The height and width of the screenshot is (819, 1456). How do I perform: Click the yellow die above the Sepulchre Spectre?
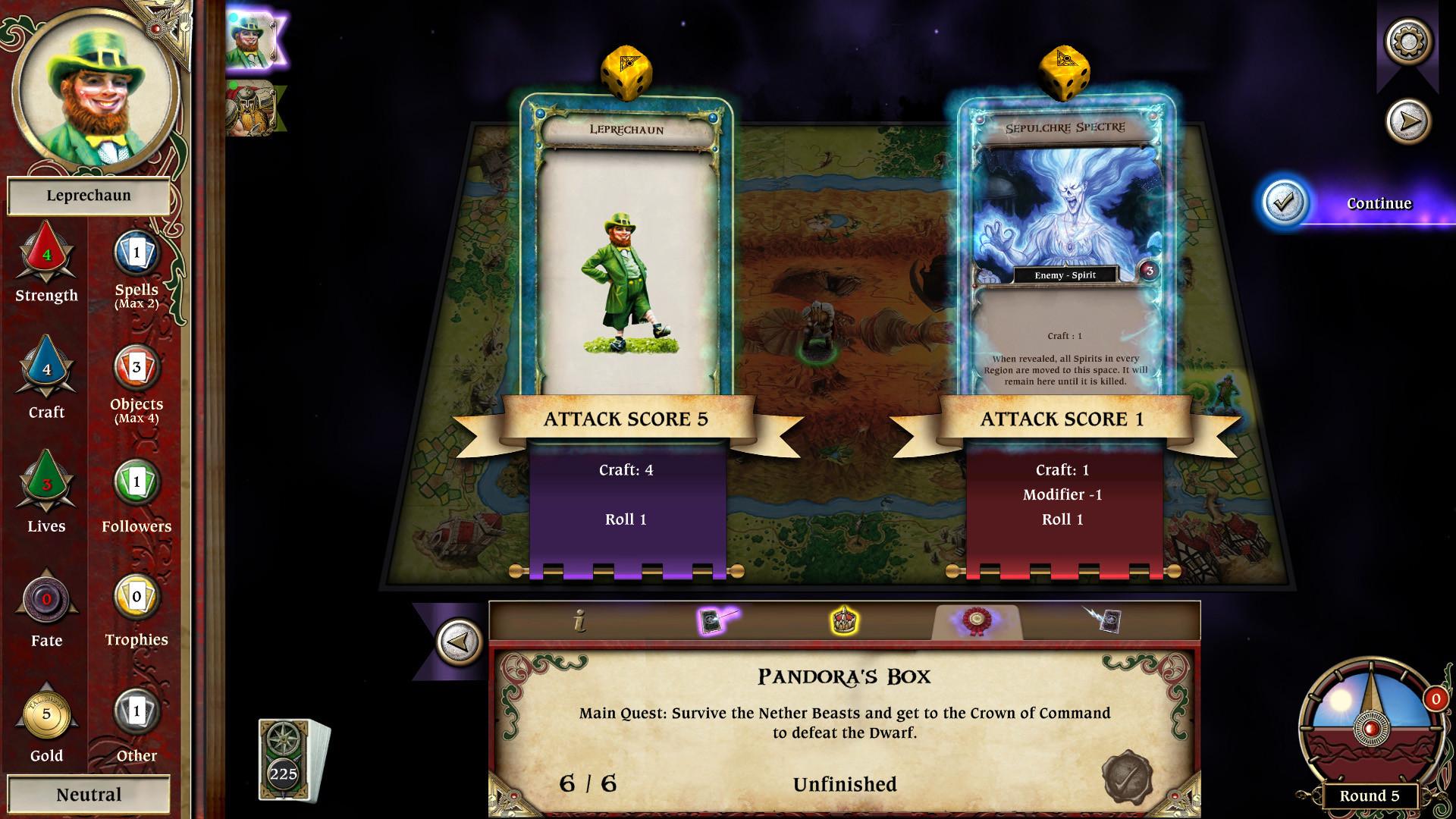(x=1065, y=74)
